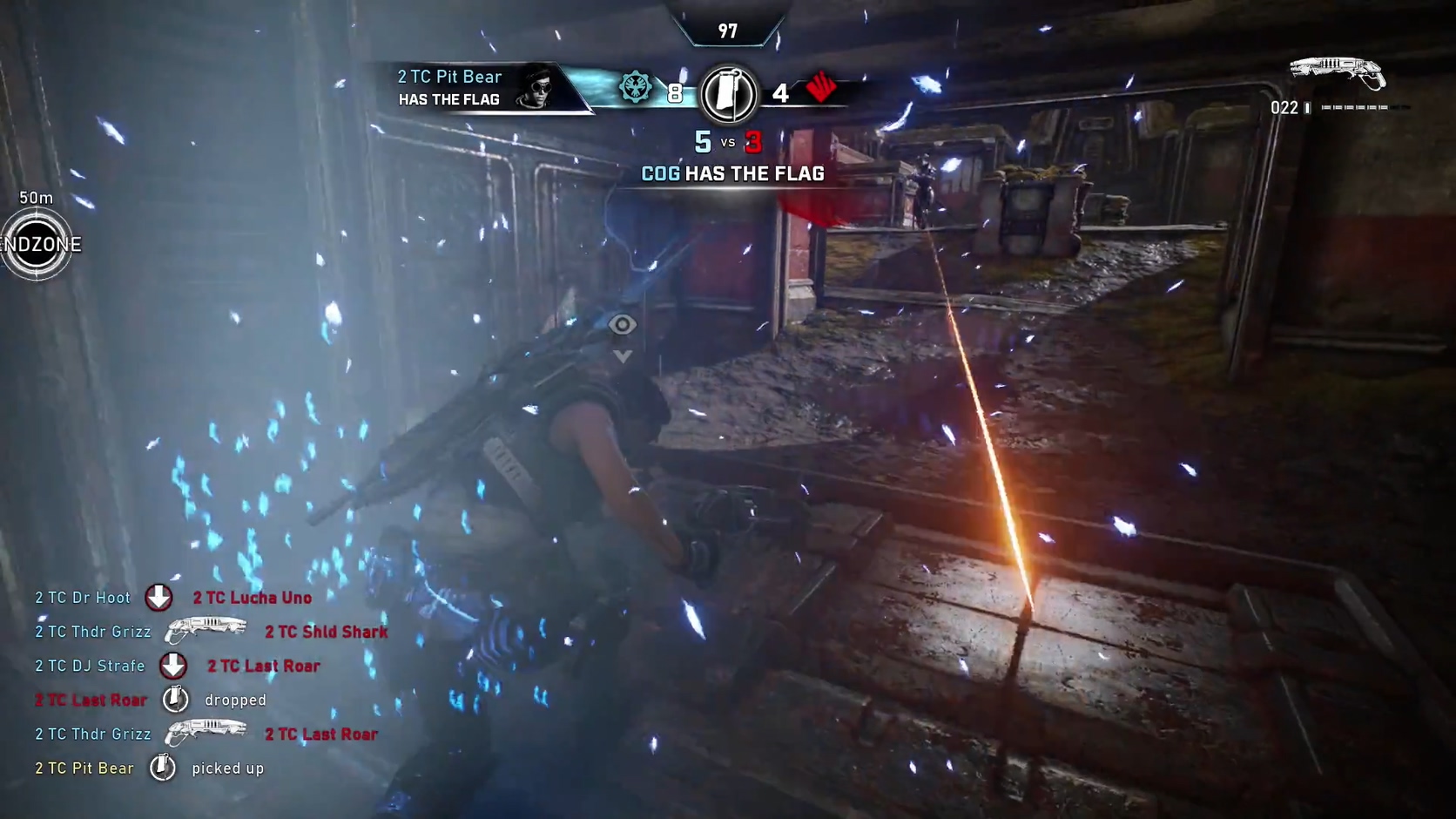Open the HAS THE FLAG label menu
Screen dimensions: 1456x819
point(448,99)
